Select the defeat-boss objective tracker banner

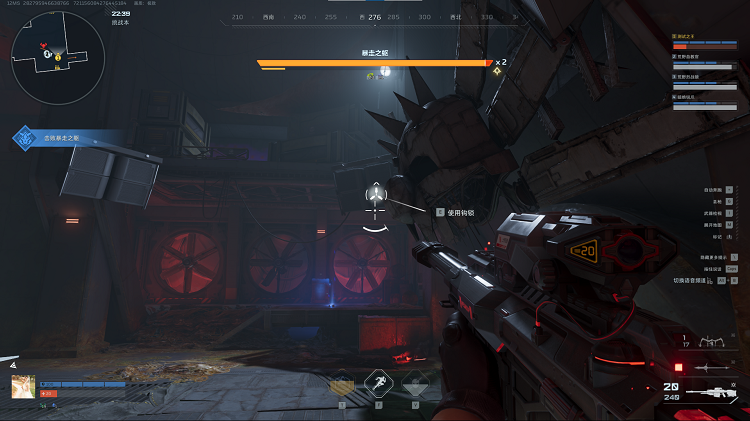click(65, 137)
